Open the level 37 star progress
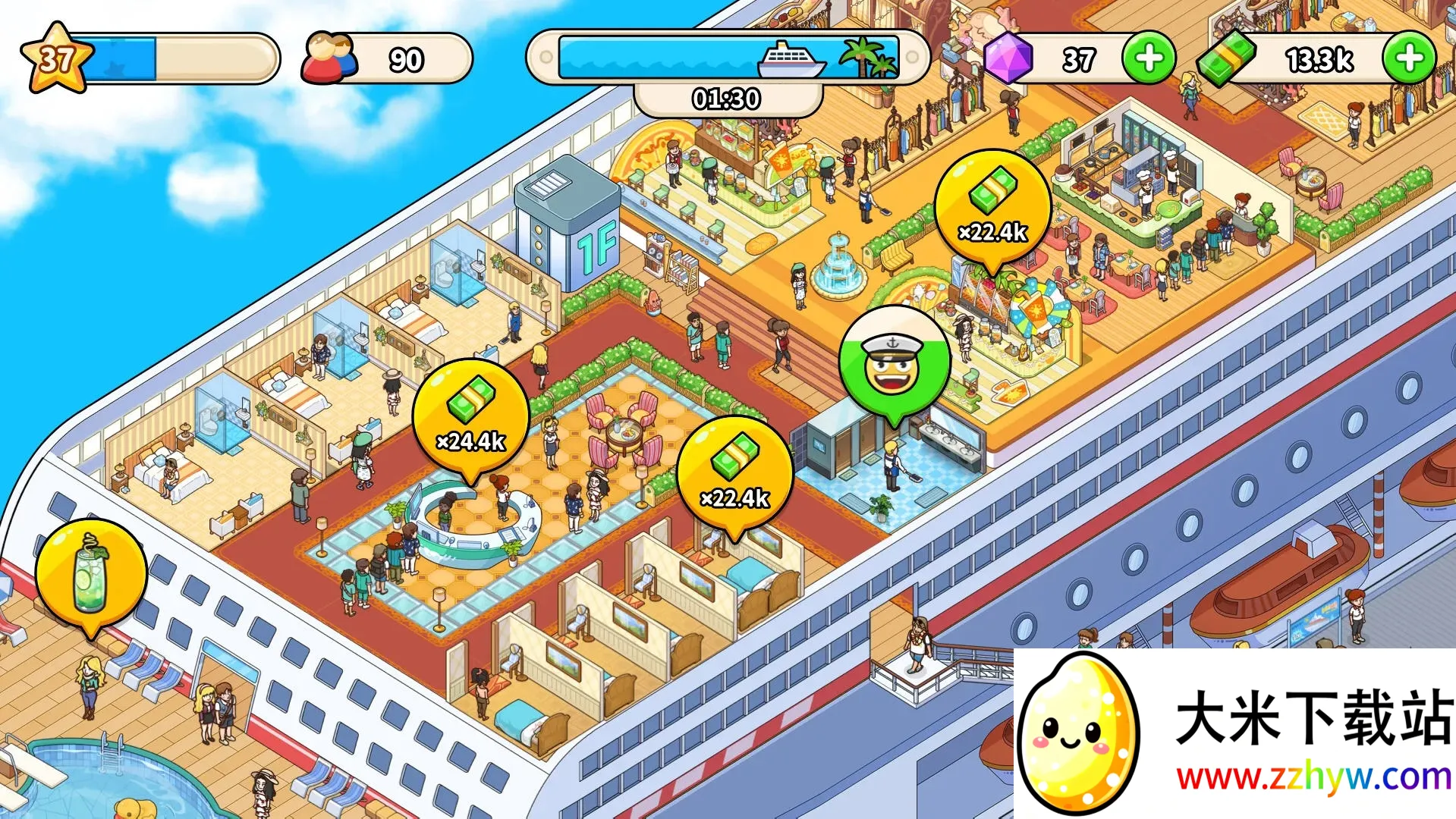The height and width of the screenshot is (819, 1456). click(x=57, y=58)
